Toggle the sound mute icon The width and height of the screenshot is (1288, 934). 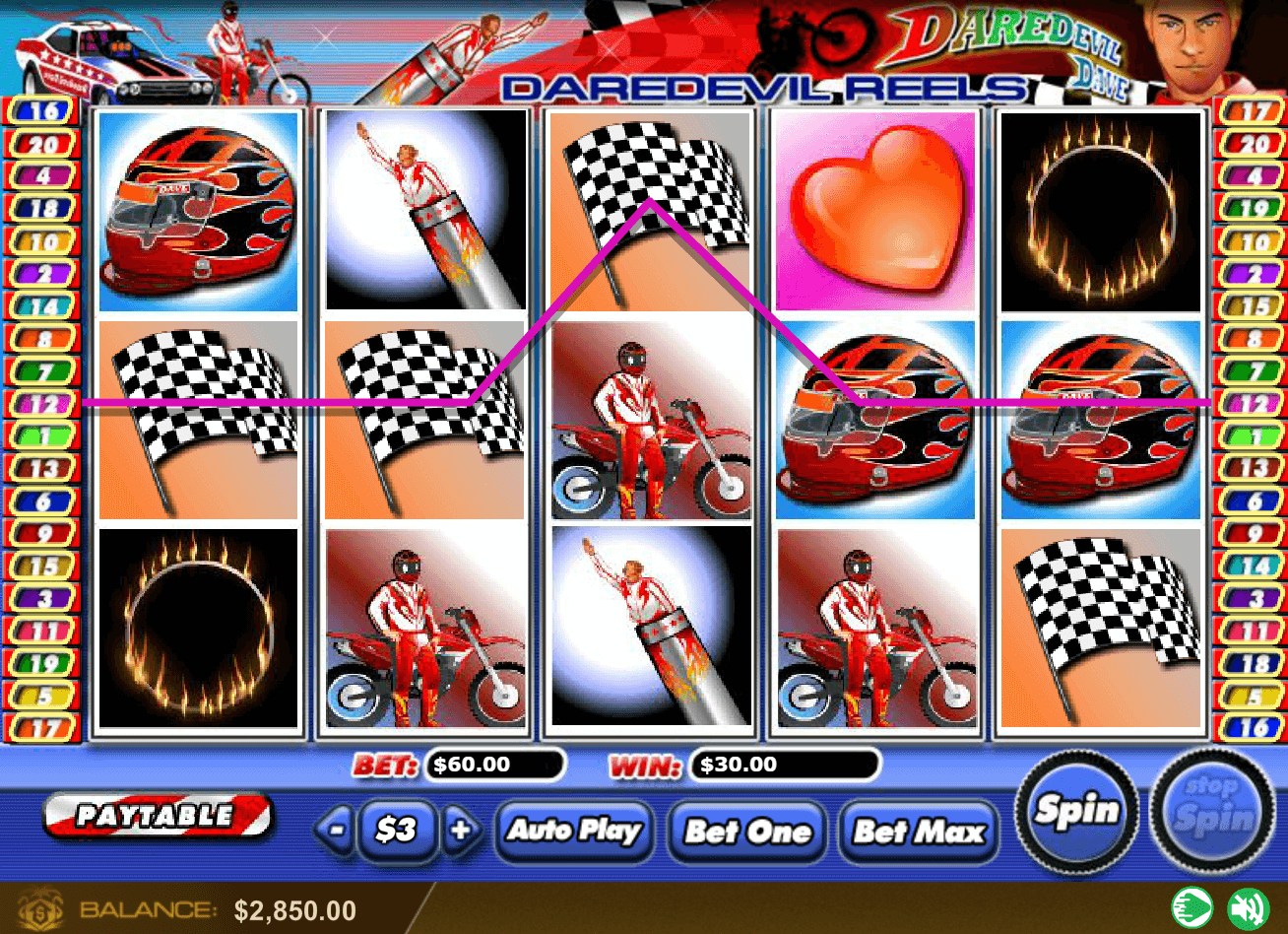point(1247,907)
